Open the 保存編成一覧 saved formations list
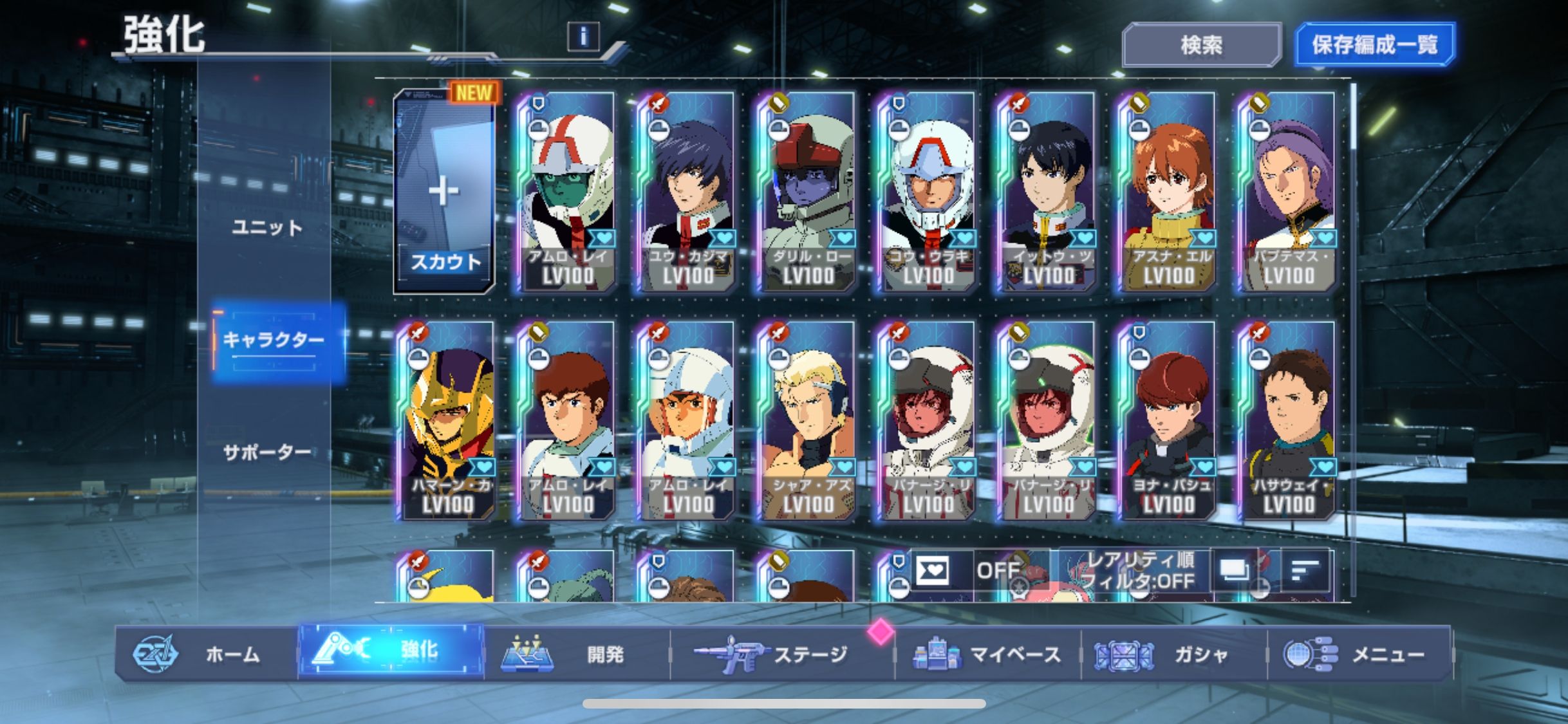Viewport: 1568px width, 724px height. click(x=1374, y=45)
